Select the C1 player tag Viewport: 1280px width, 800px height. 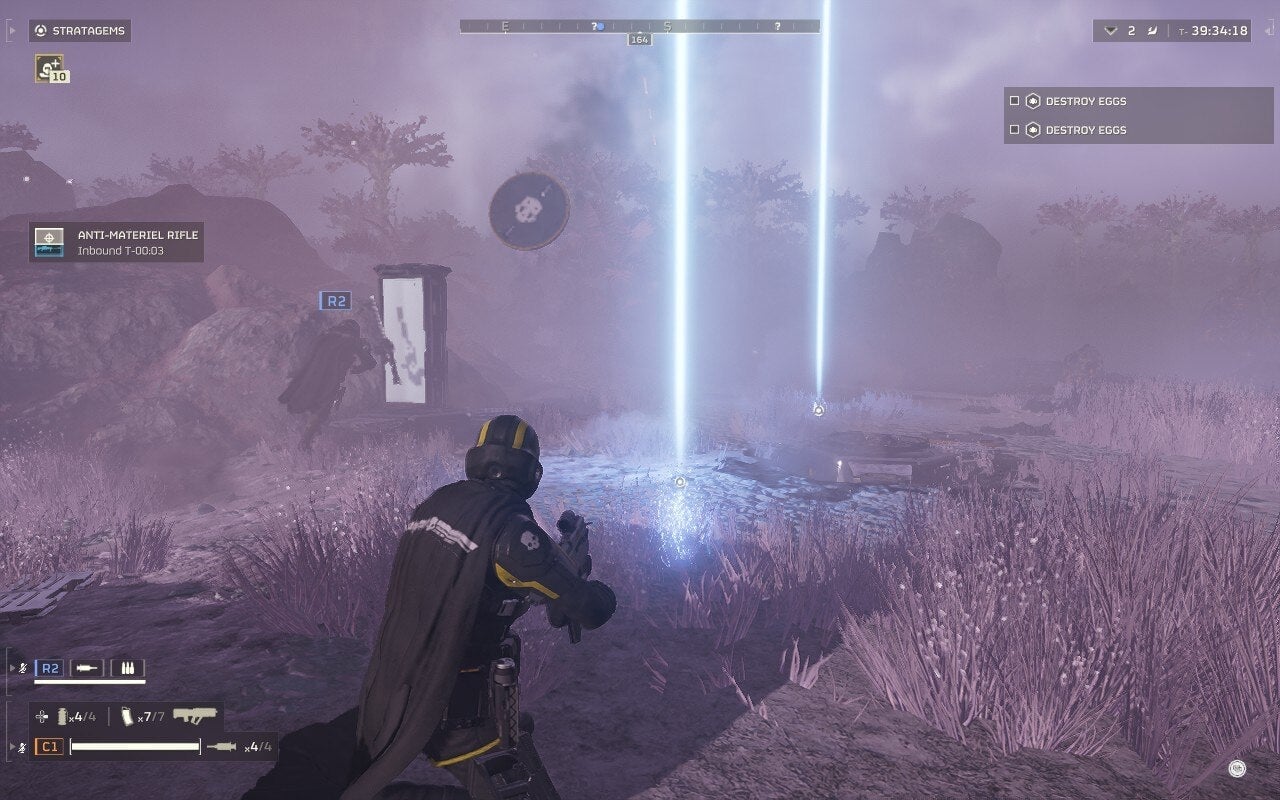point(49,746)
